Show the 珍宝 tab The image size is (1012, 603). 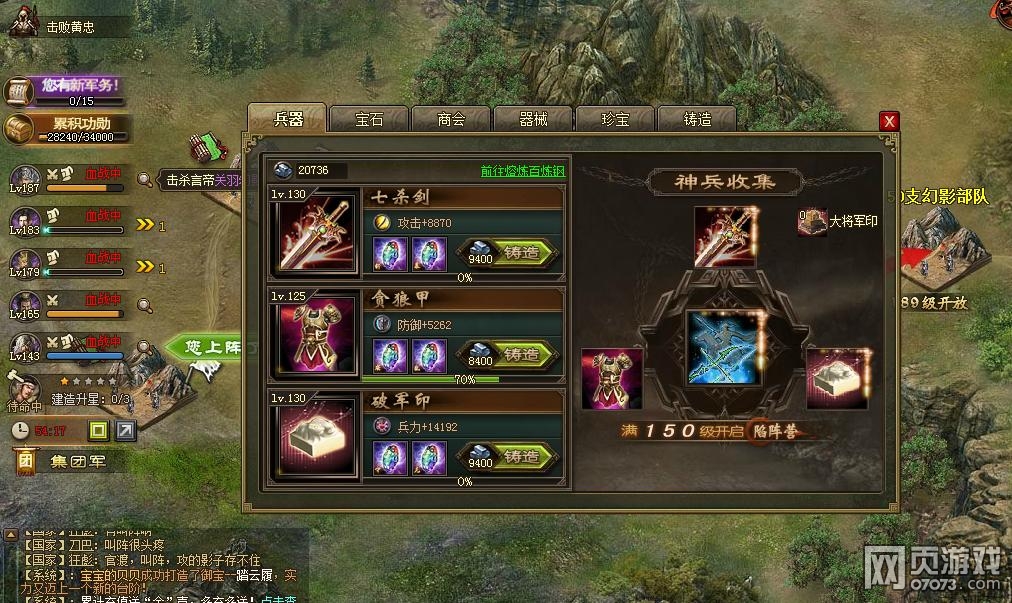click(x=615, y=119)
